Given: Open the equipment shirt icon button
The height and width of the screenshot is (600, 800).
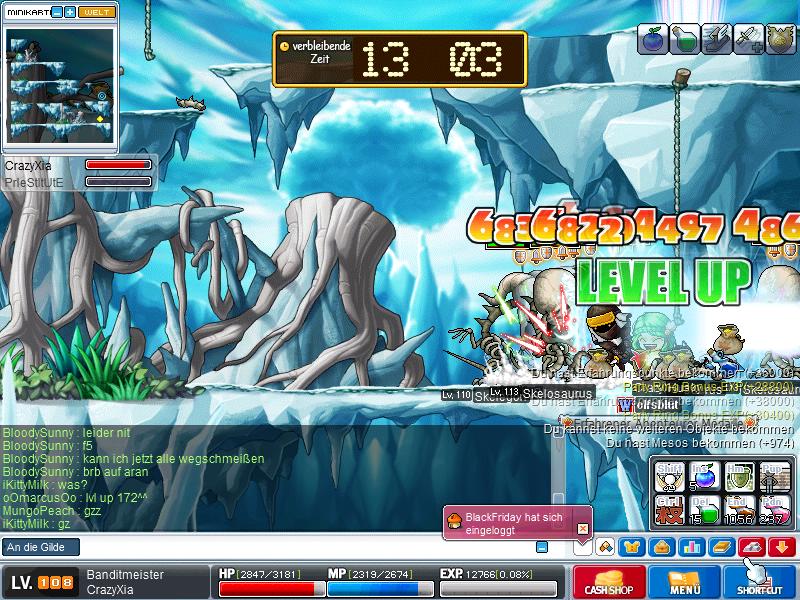Looking at the screenshot, I should [x=632, y=546].
